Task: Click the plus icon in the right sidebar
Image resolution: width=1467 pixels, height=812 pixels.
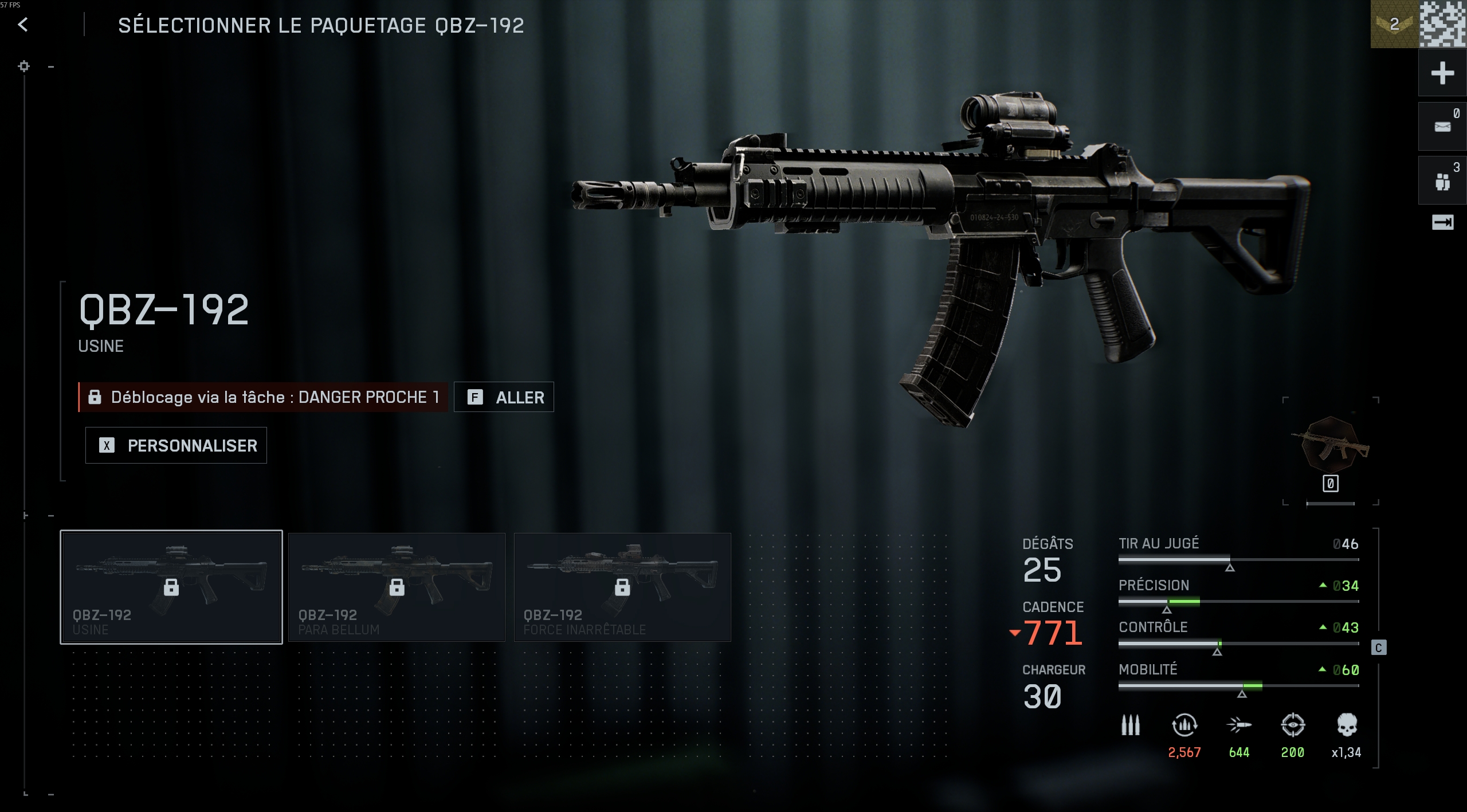Action: (x=1442, y=73)
